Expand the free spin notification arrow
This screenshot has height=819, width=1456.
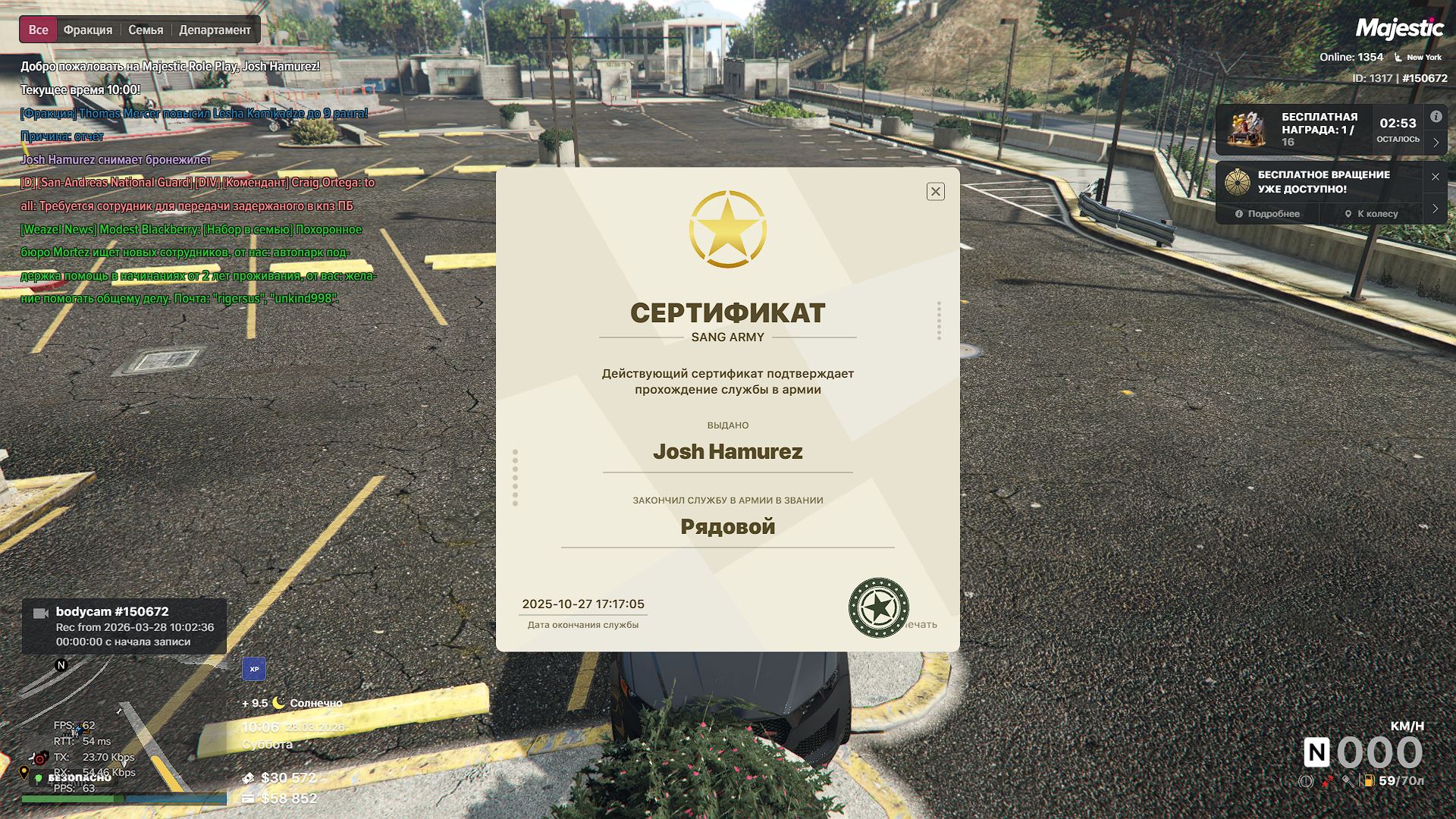tap(1435, 209)
